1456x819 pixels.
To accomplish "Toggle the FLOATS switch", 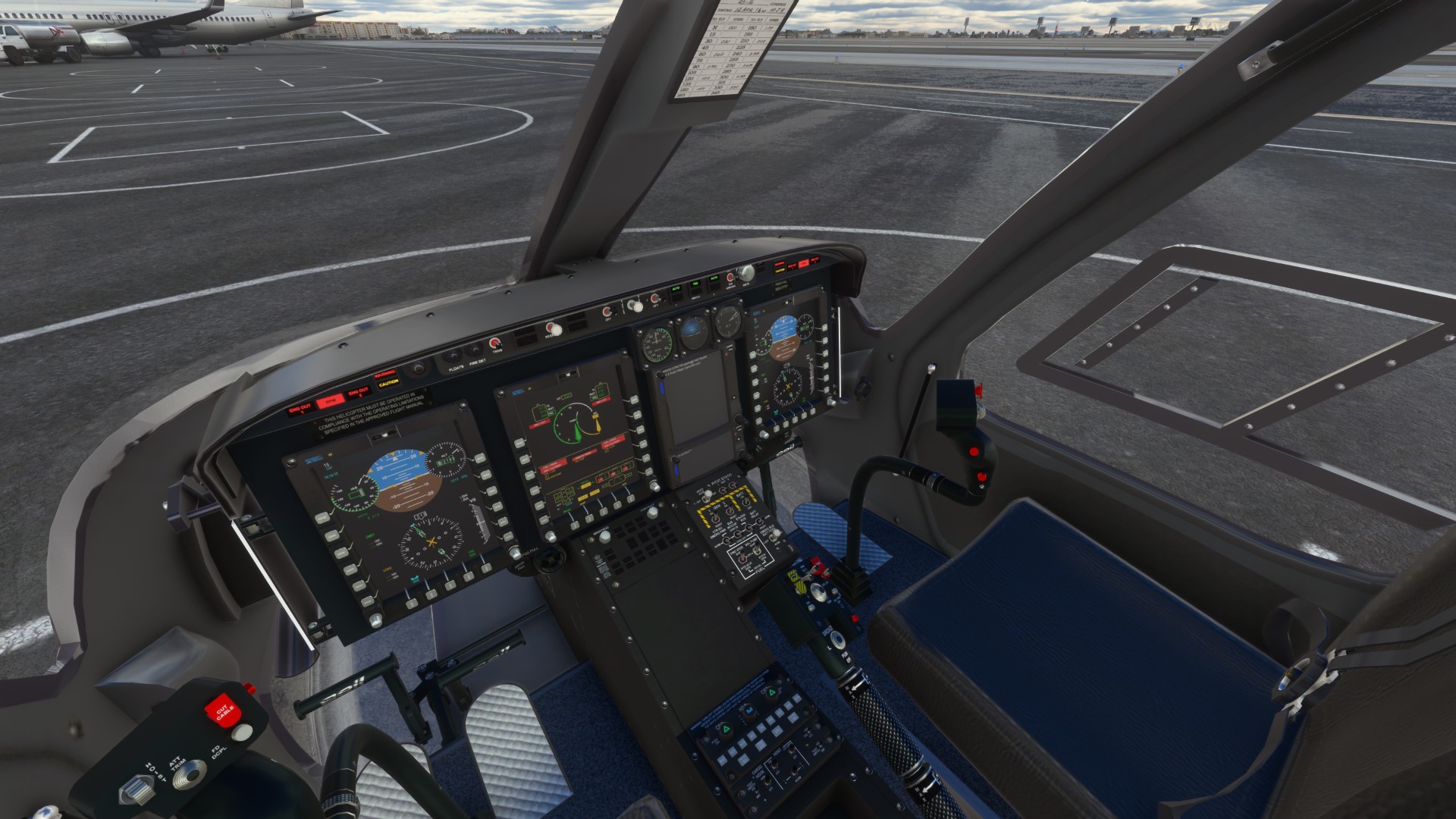I will 454,355.
